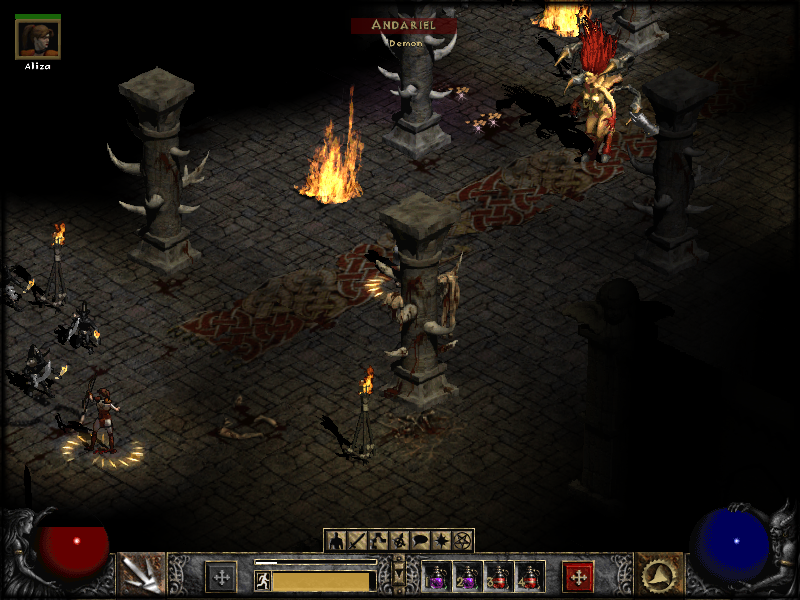Collapse the mini panel arrow button
Viewport: 800px width, 600px height.
pos(400,575)
